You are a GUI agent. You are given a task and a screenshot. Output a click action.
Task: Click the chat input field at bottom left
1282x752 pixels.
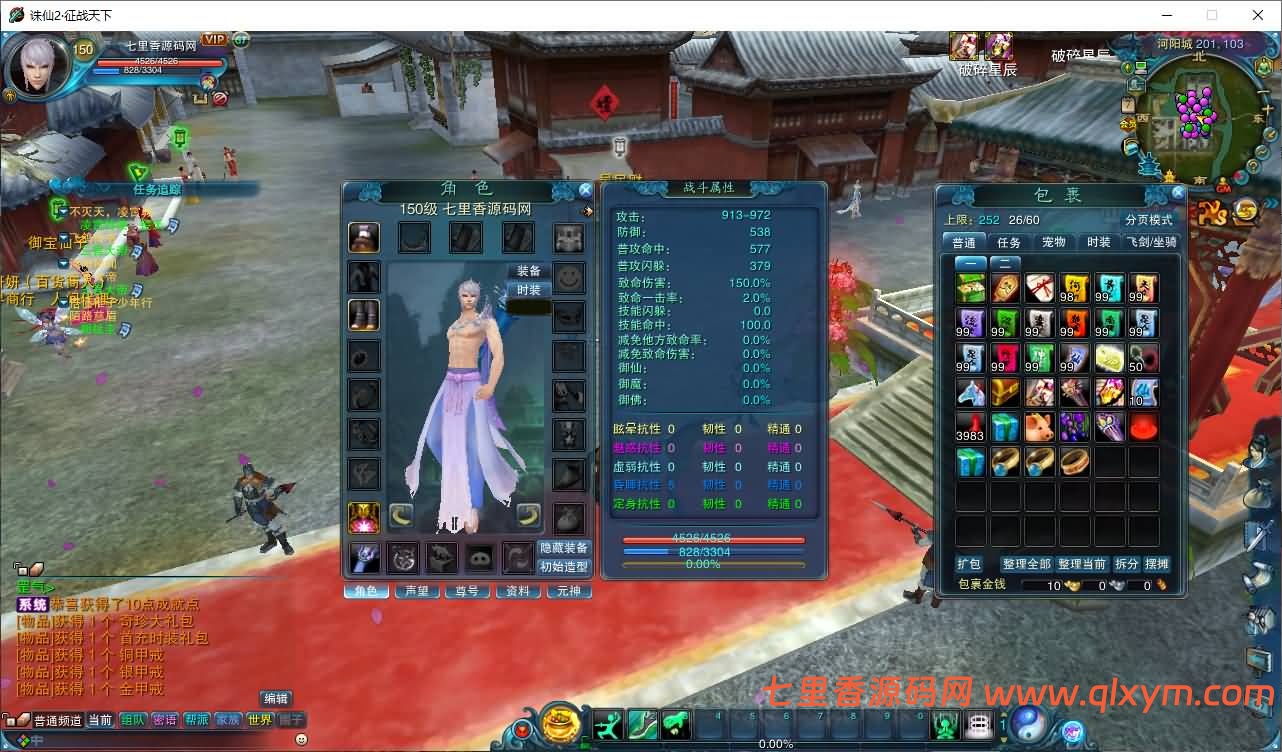tap(160, 741)
